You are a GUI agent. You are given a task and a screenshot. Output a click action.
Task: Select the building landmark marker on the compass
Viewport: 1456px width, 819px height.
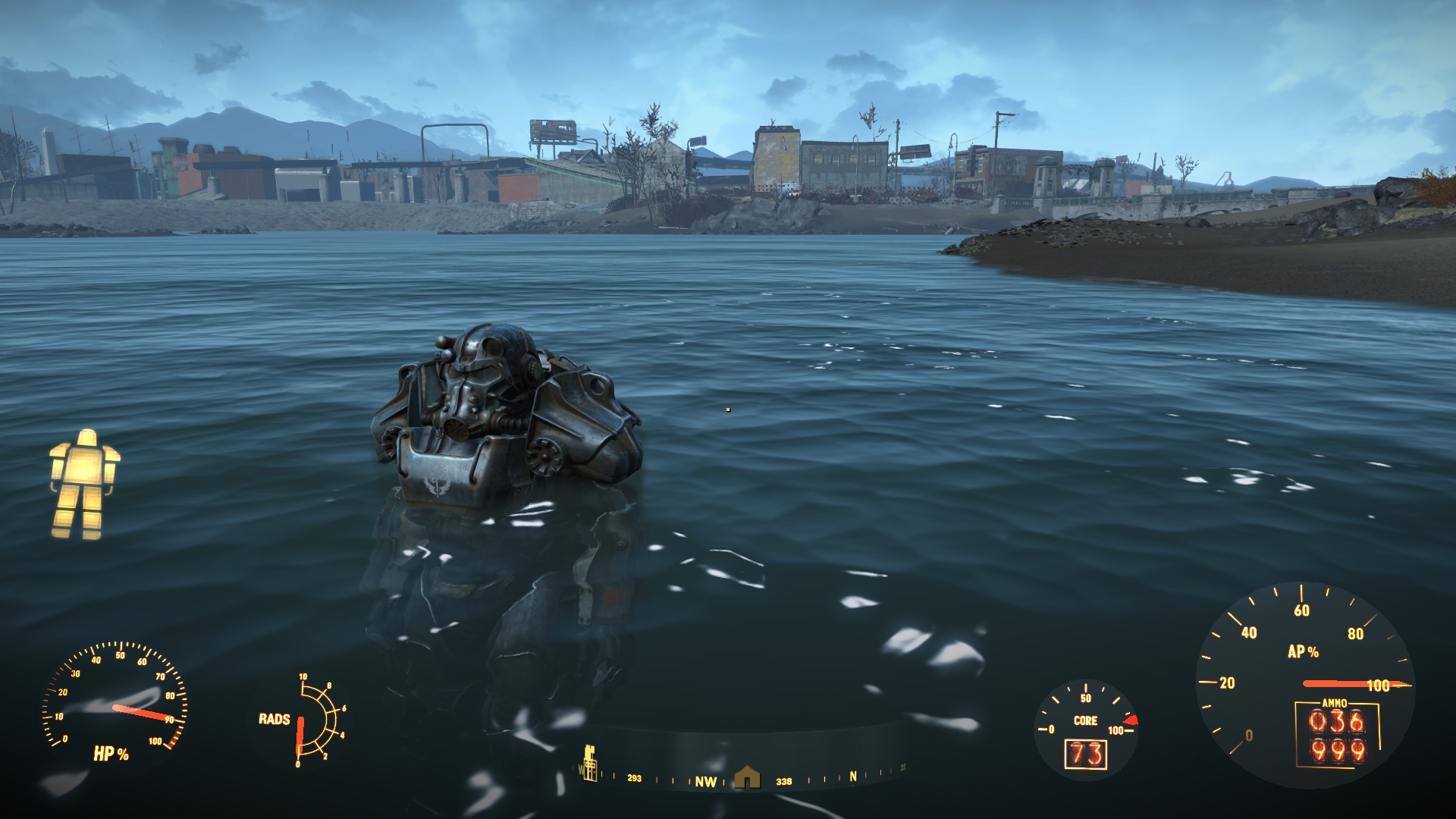pos(589,763)
